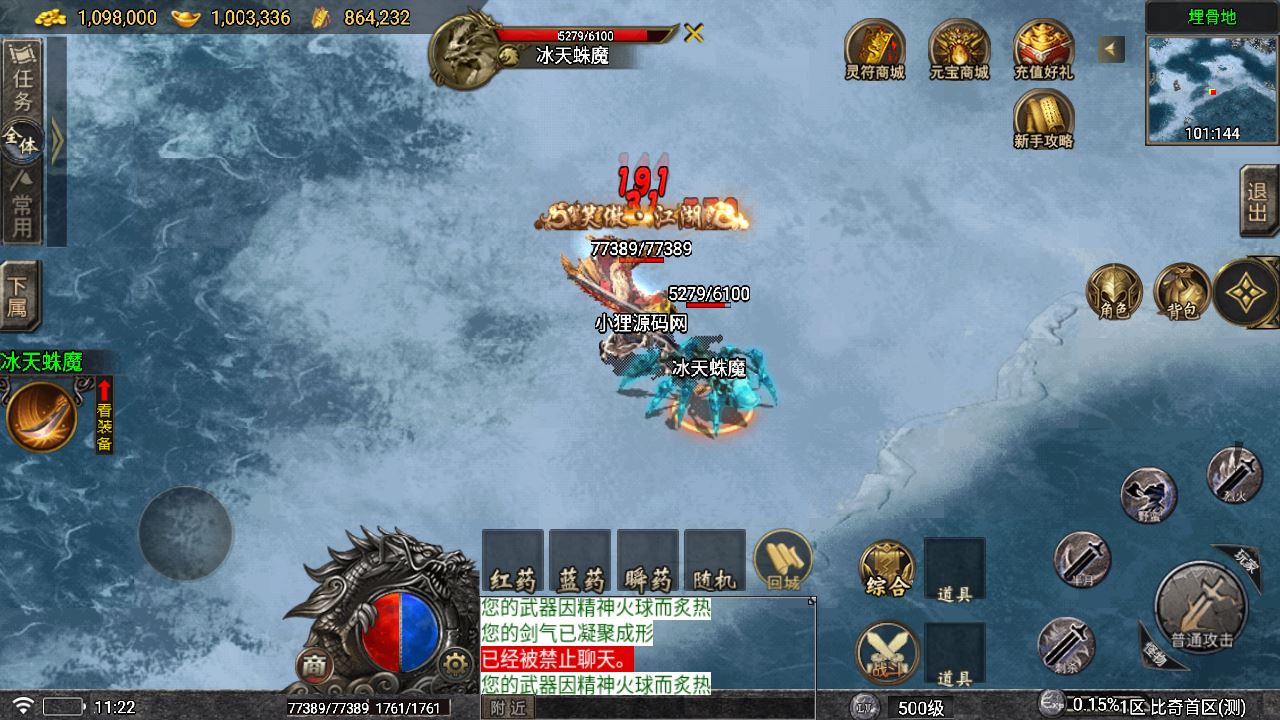Collapse the top icon row arrow
Viewport: 1280px width, 720px height.
(x=1111, y=49)
